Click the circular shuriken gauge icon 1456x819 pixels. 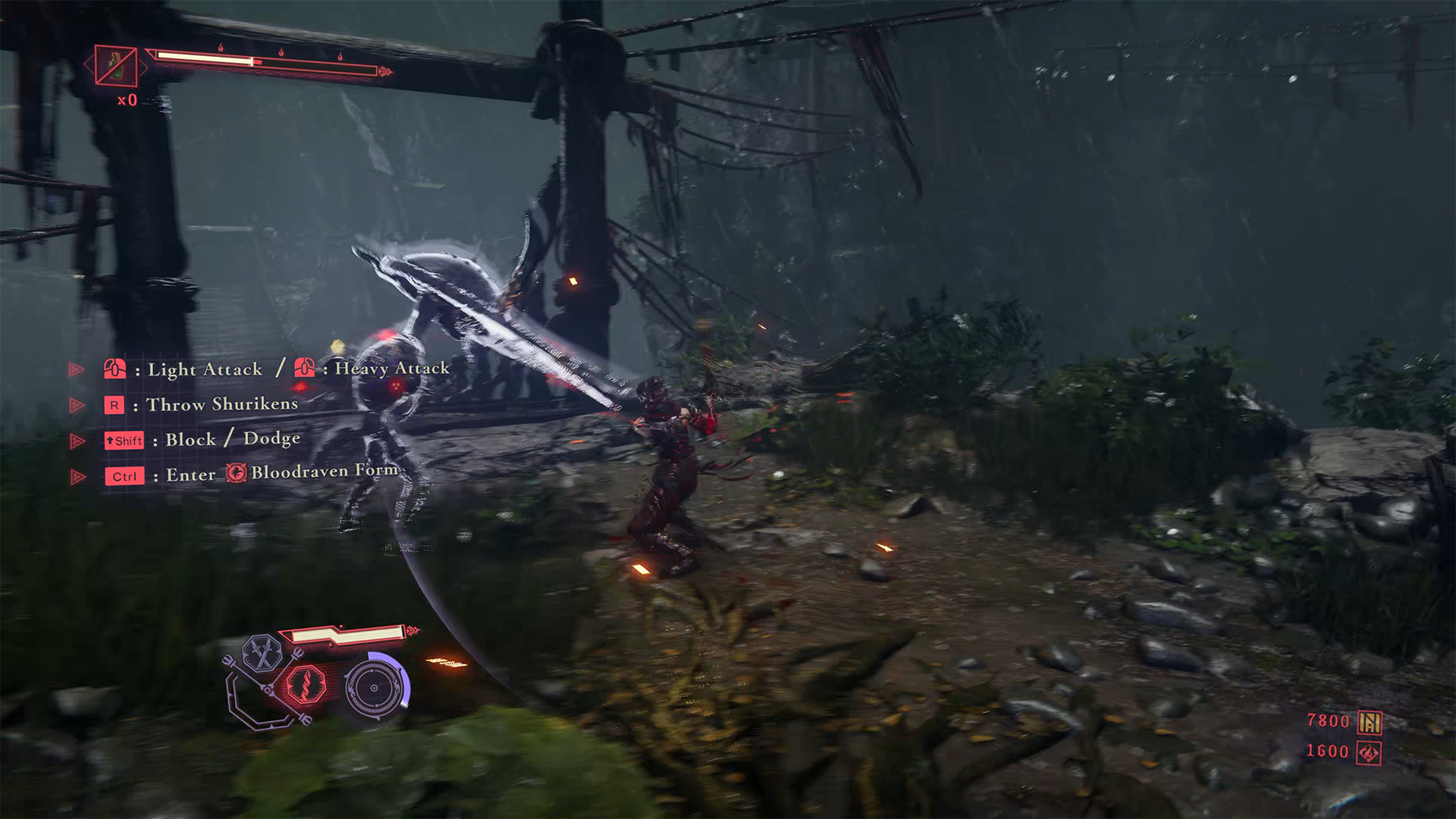[x=373, y=688]
